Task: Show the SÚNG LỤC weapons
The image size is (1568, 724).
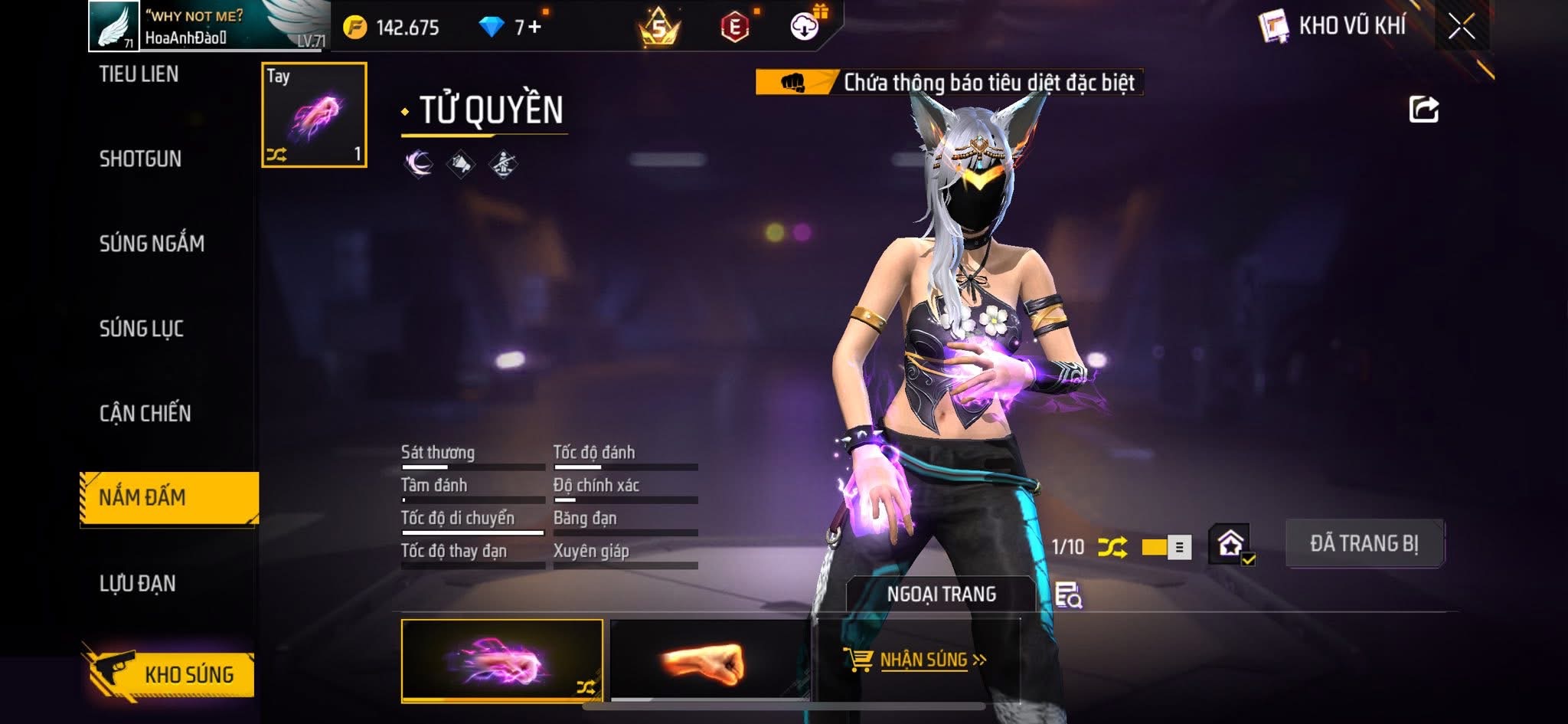Action: click(x=142, y=329)
